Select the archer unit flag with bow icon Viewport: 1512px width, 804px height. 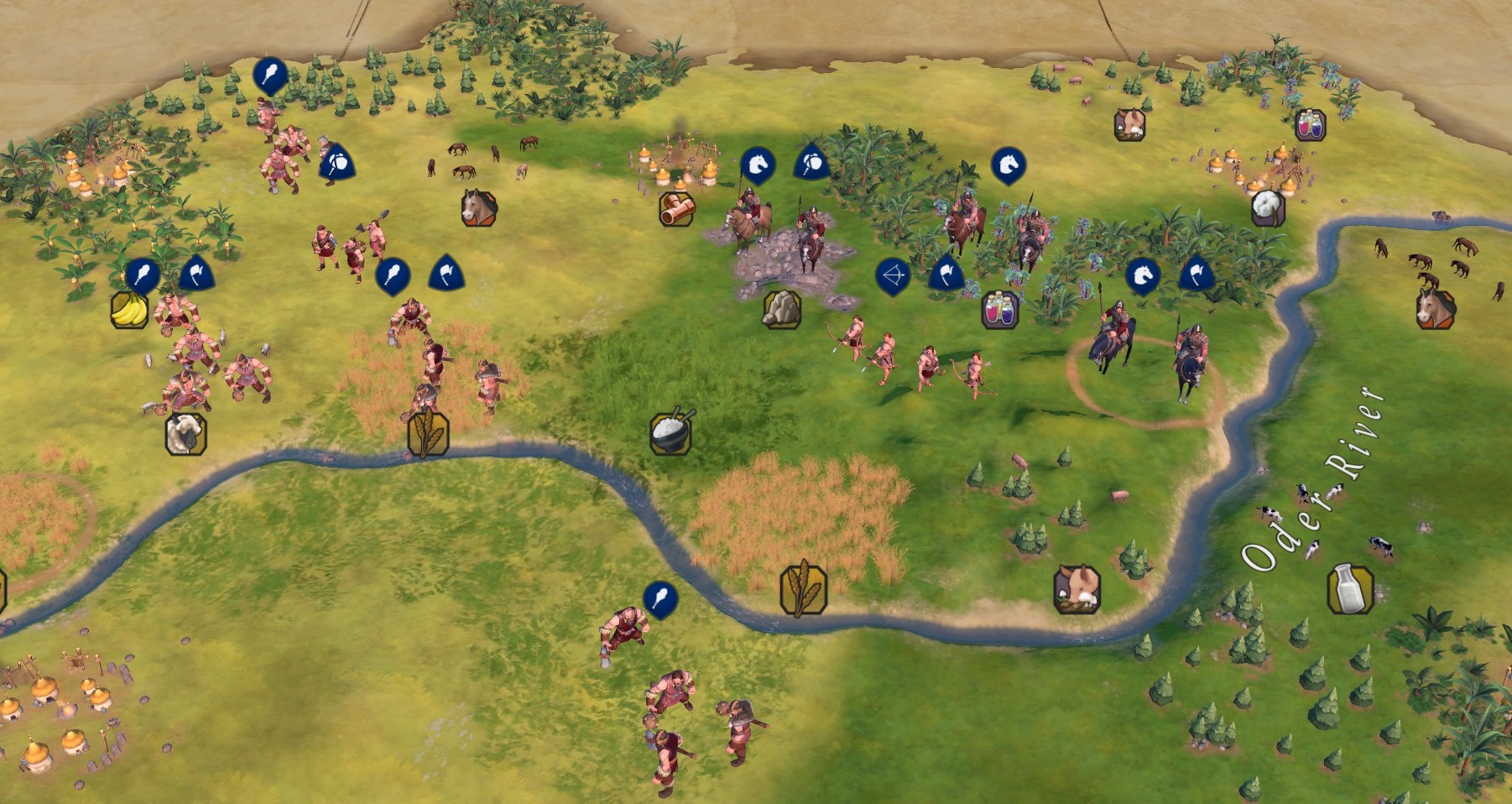point(893,275)
